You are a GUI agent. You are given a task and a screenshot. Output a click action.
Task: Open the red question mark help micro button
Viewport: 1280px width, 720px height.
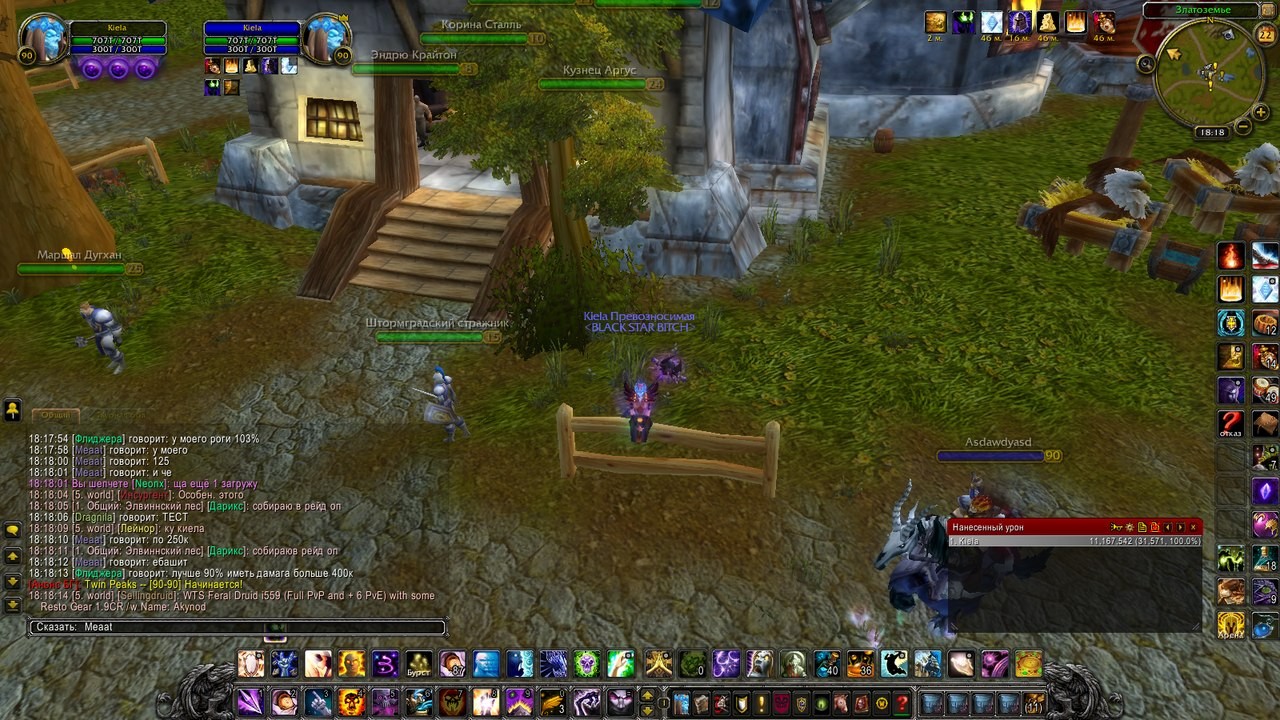[902, 703]
